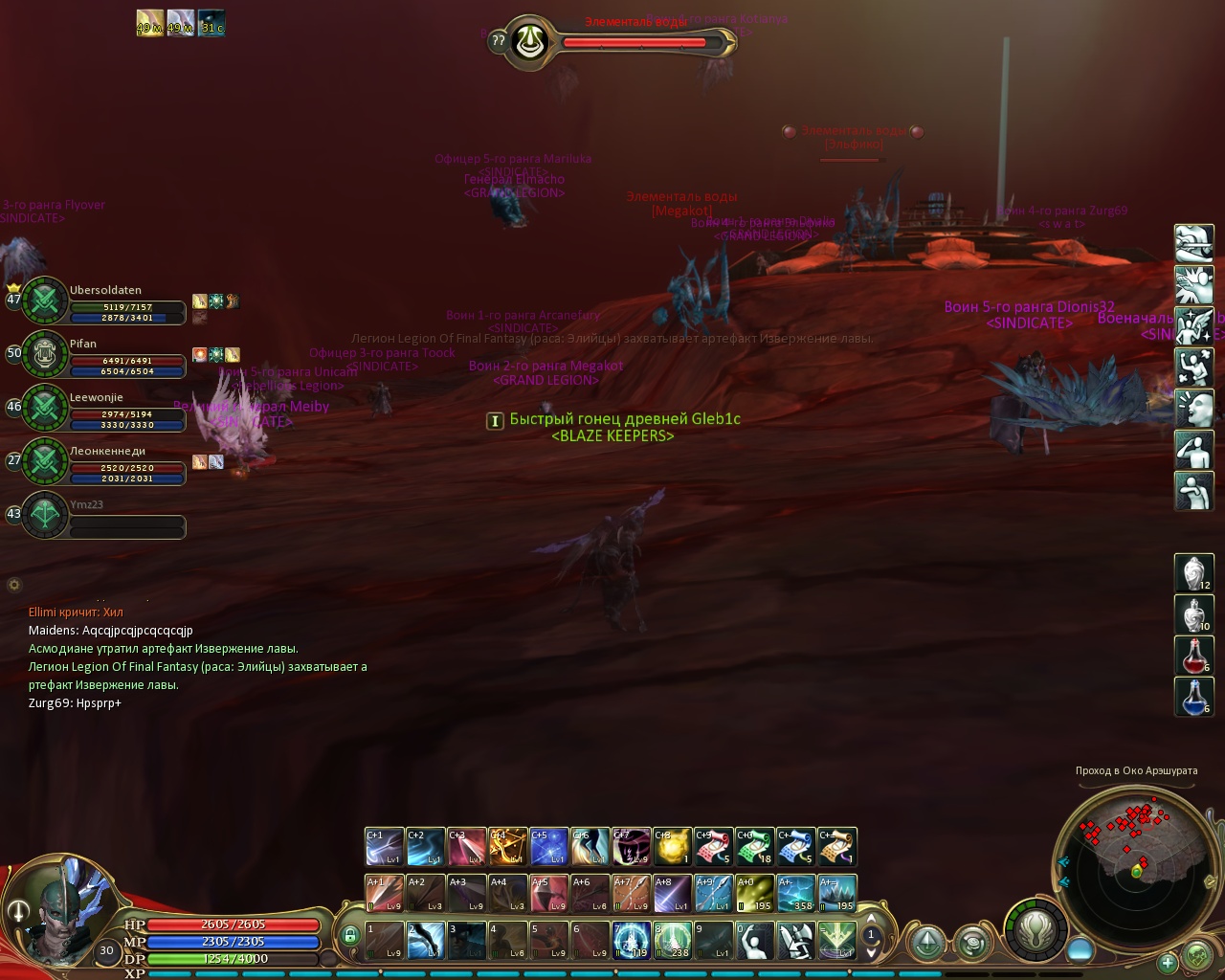Activate the golden bow skill in C+4
The width and height of the screenshot is (1225, 980).
click(507, 846)
